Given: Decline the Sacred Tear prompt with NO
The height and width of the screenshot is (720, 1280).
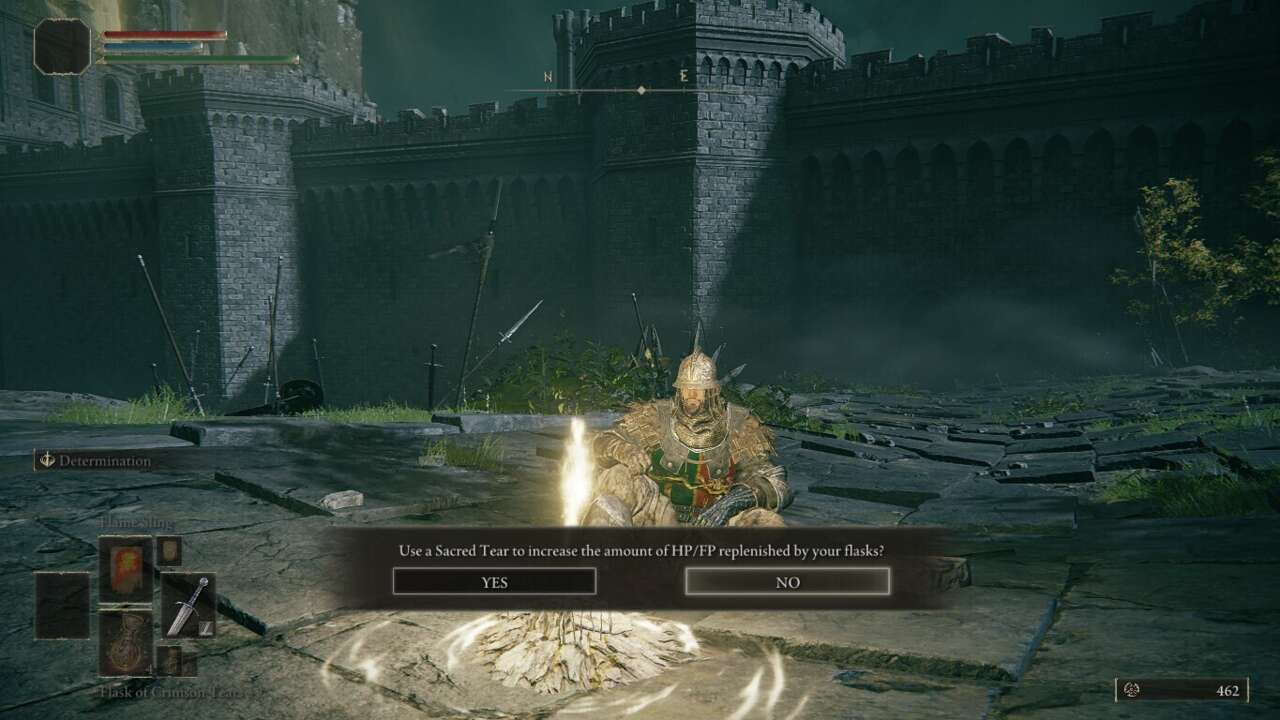Looking at the screenshot, I should click(x=787, y=581).
